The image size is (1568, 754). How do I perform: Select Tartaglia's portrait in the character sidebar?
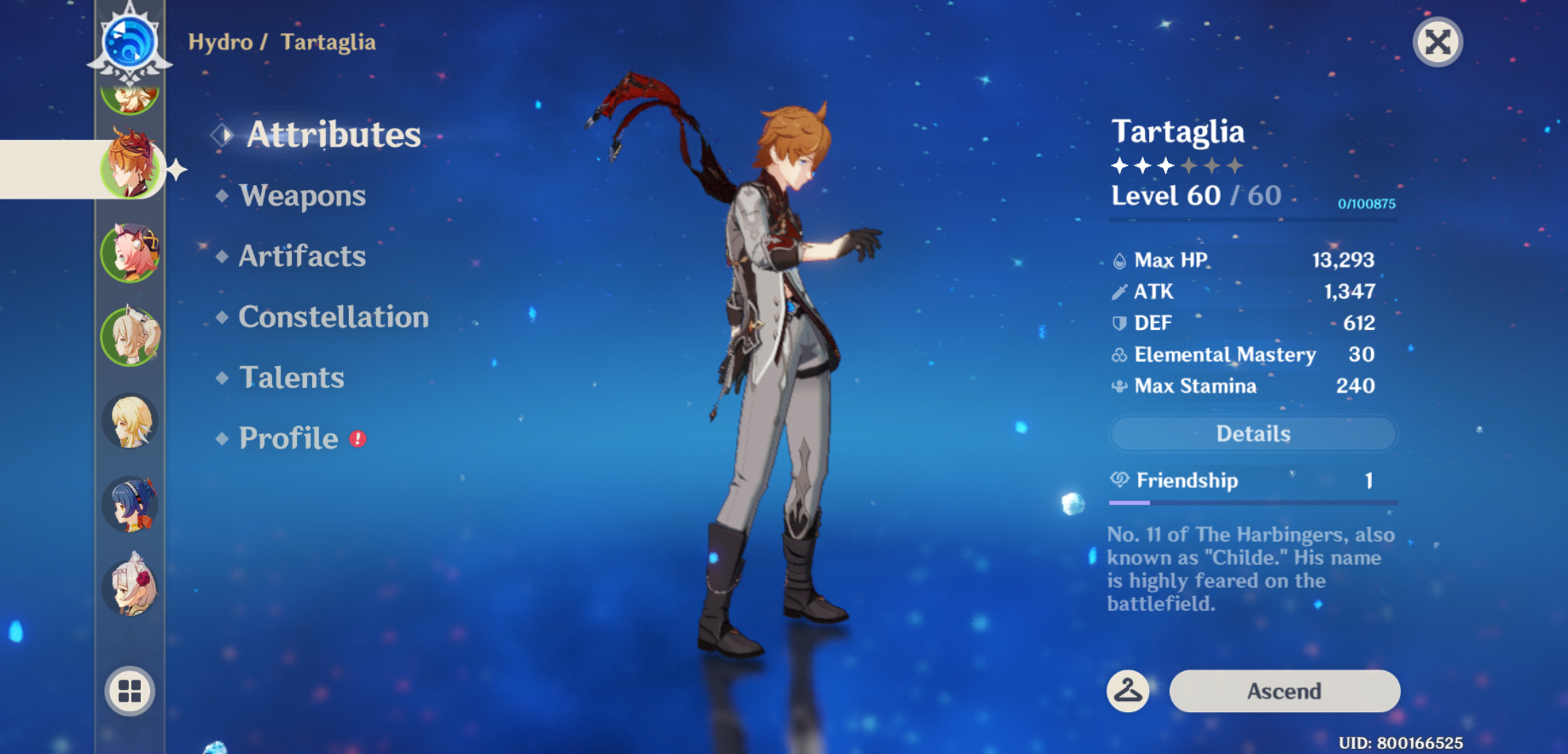pos(130,168)
